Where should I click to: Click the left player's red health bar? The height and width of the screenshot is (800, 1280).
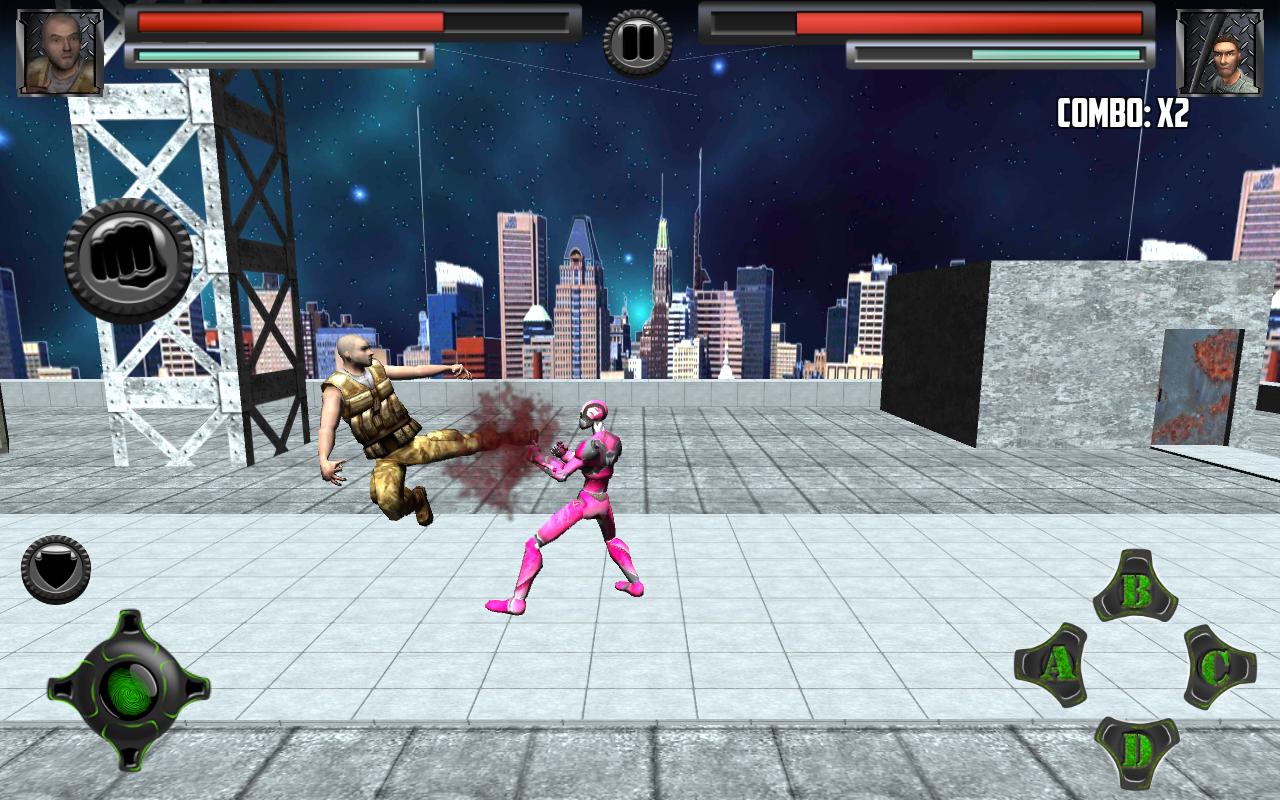(290, 22)
